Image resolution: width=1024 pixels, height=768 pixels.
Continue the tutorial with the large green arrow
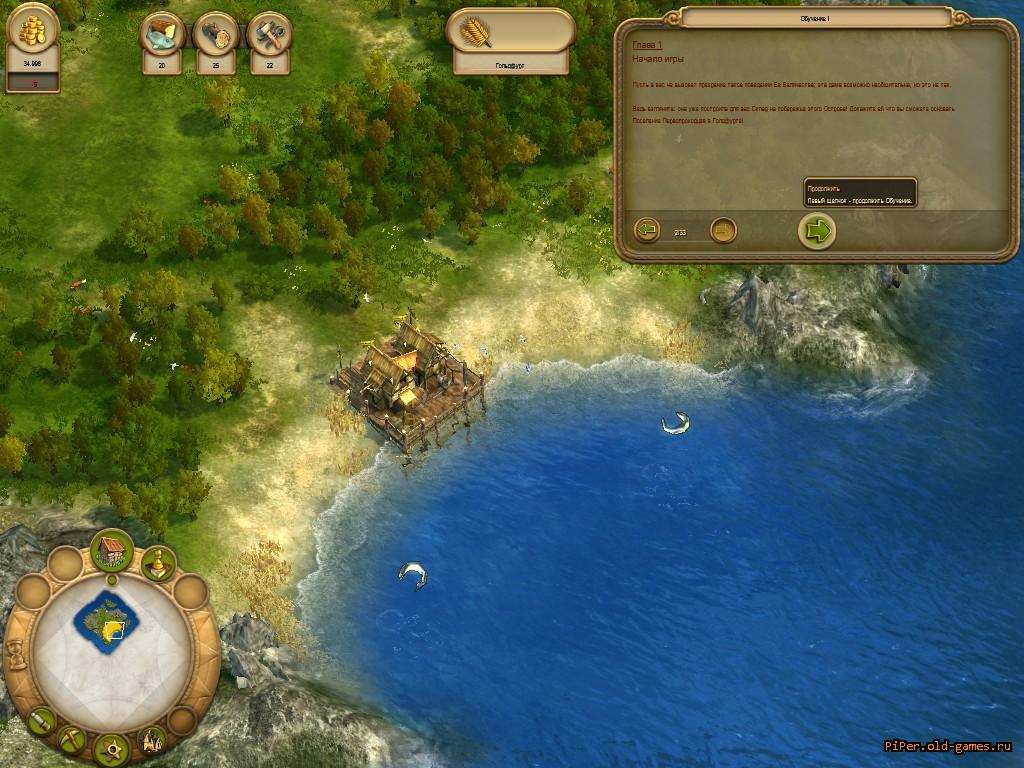pyautogui.click(x=817, y=231)
